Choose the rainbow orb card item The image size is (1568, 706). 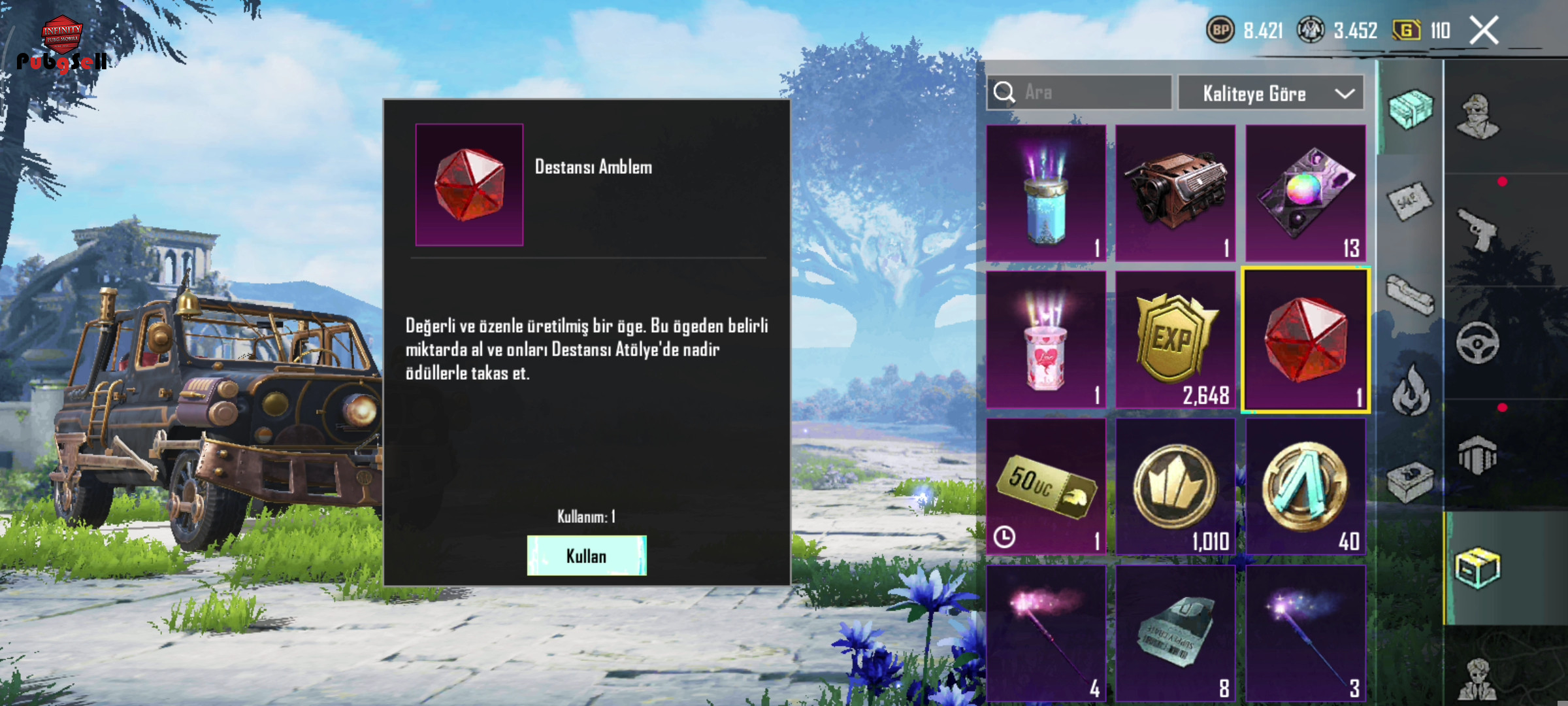[1305, 194]
